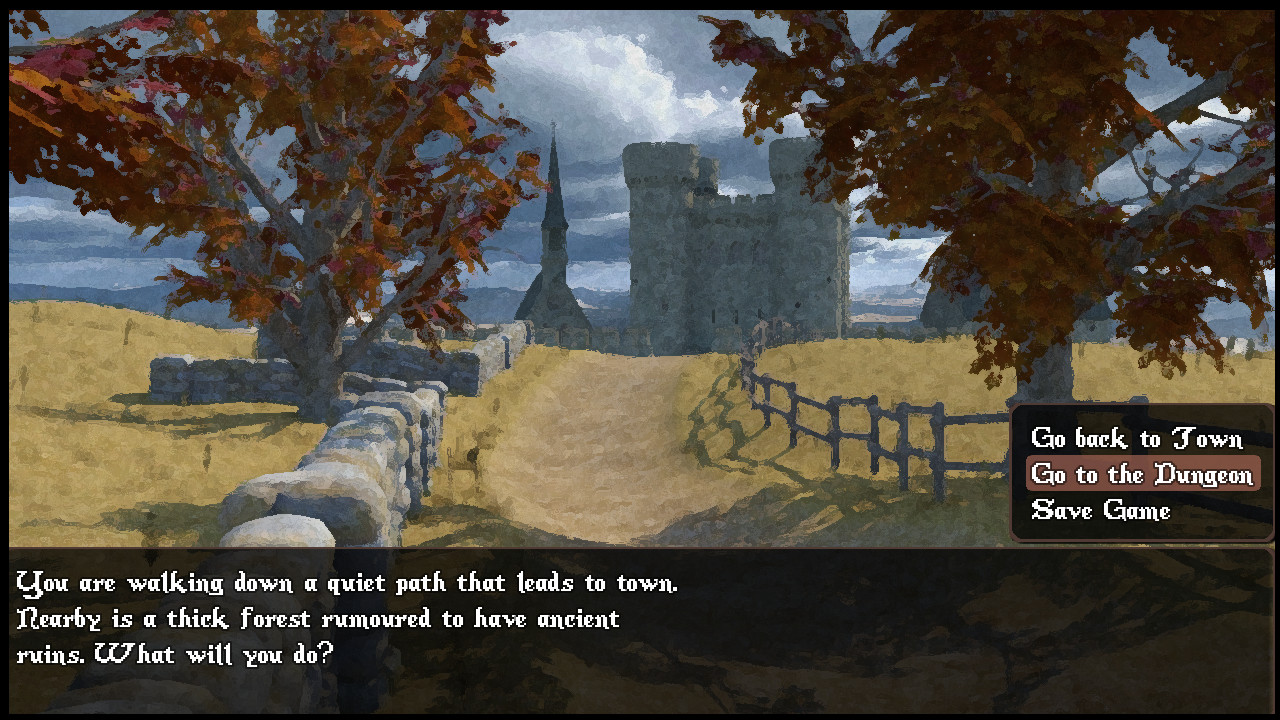Click the stone blocks stacked in the field
The width and height of the screenshot is (1280, 720).
[200, 375]
